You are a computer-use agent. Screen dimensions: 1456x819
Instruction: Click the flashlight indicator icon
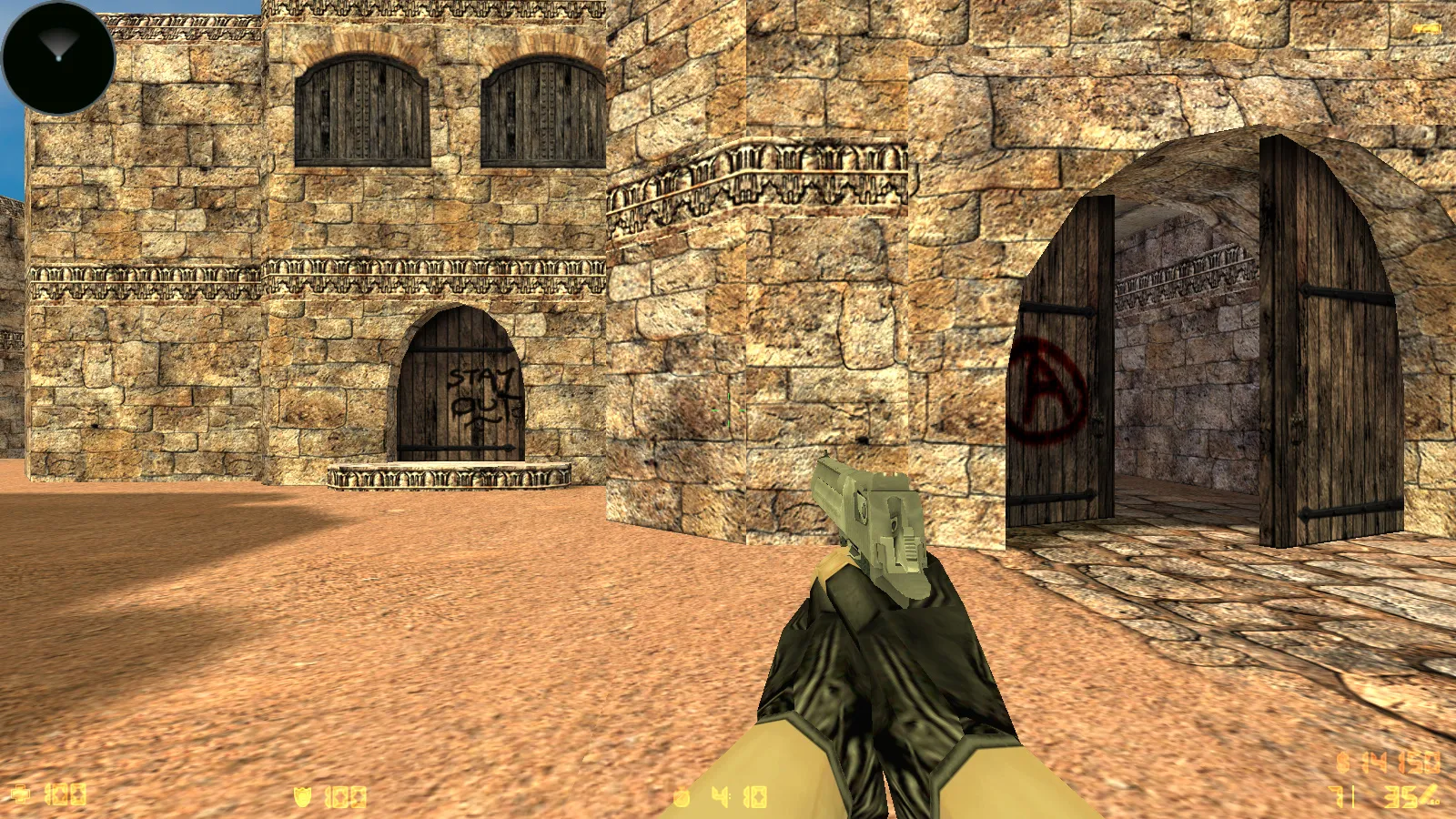1426,29
